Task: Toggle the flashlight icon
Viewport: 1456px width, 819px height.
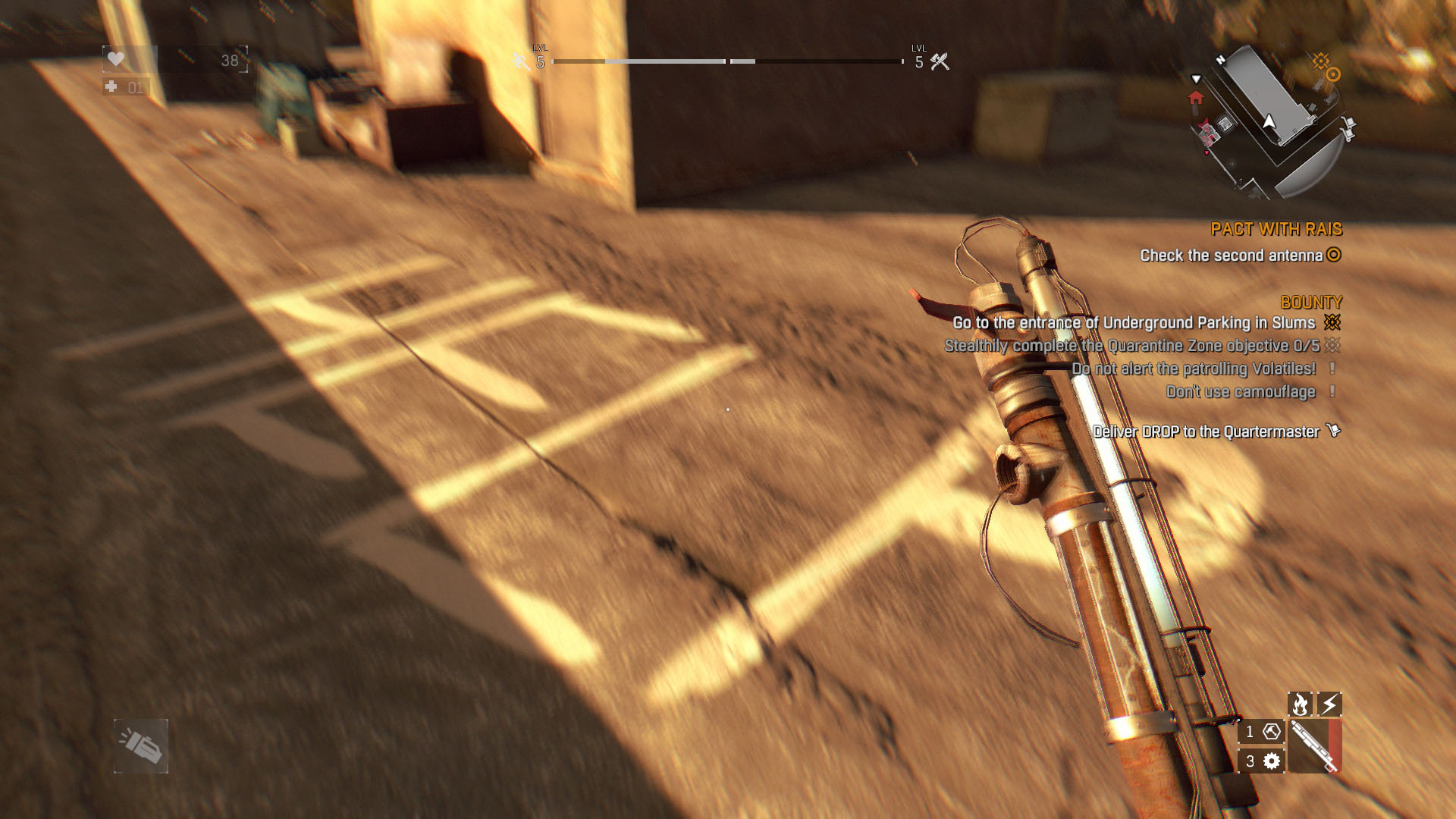Action: click(141, 746)
